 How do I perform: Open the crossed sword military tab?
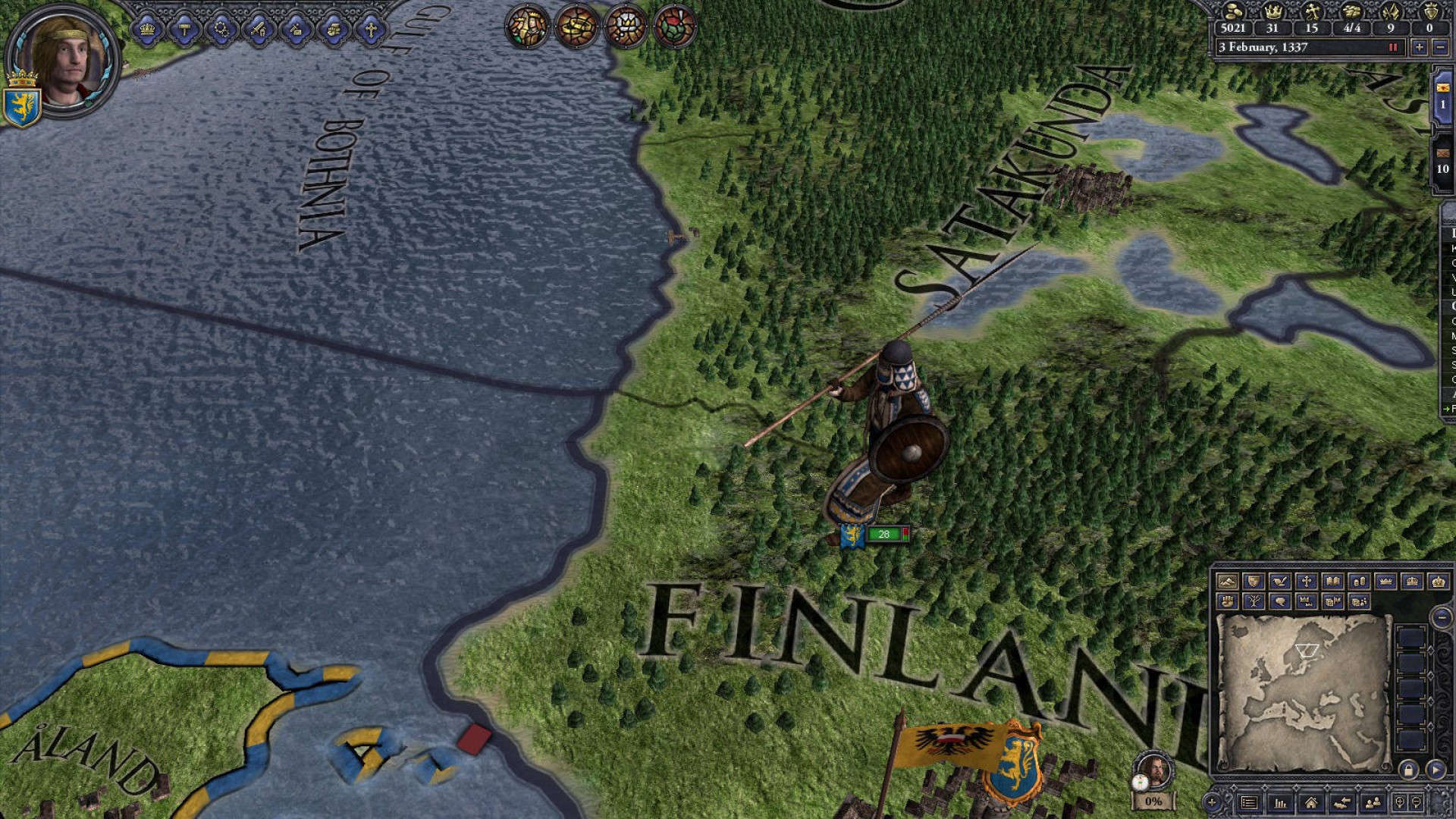pyautogui.click(x=259, y=30)
